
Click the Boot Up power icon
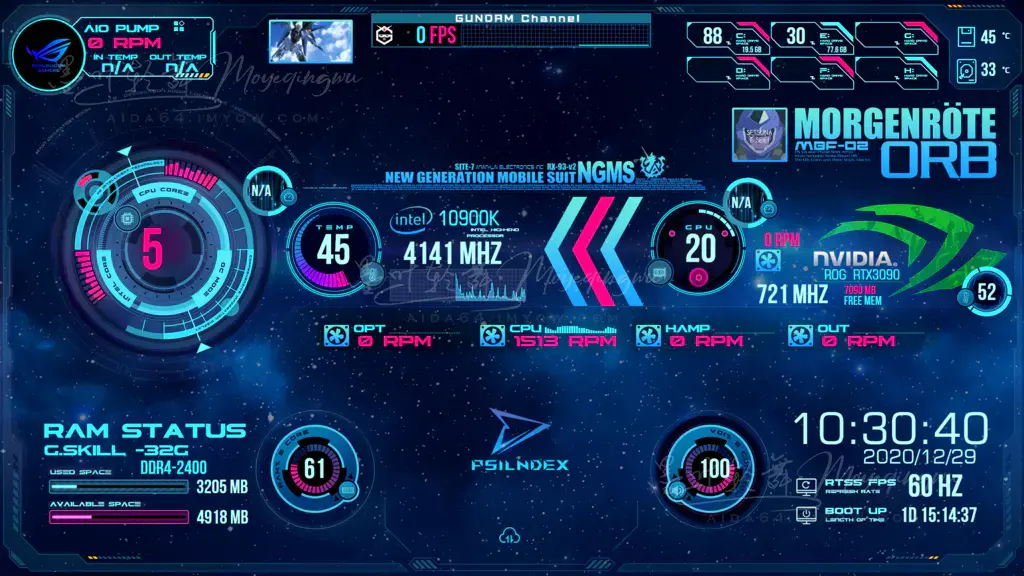click(807, 515)
